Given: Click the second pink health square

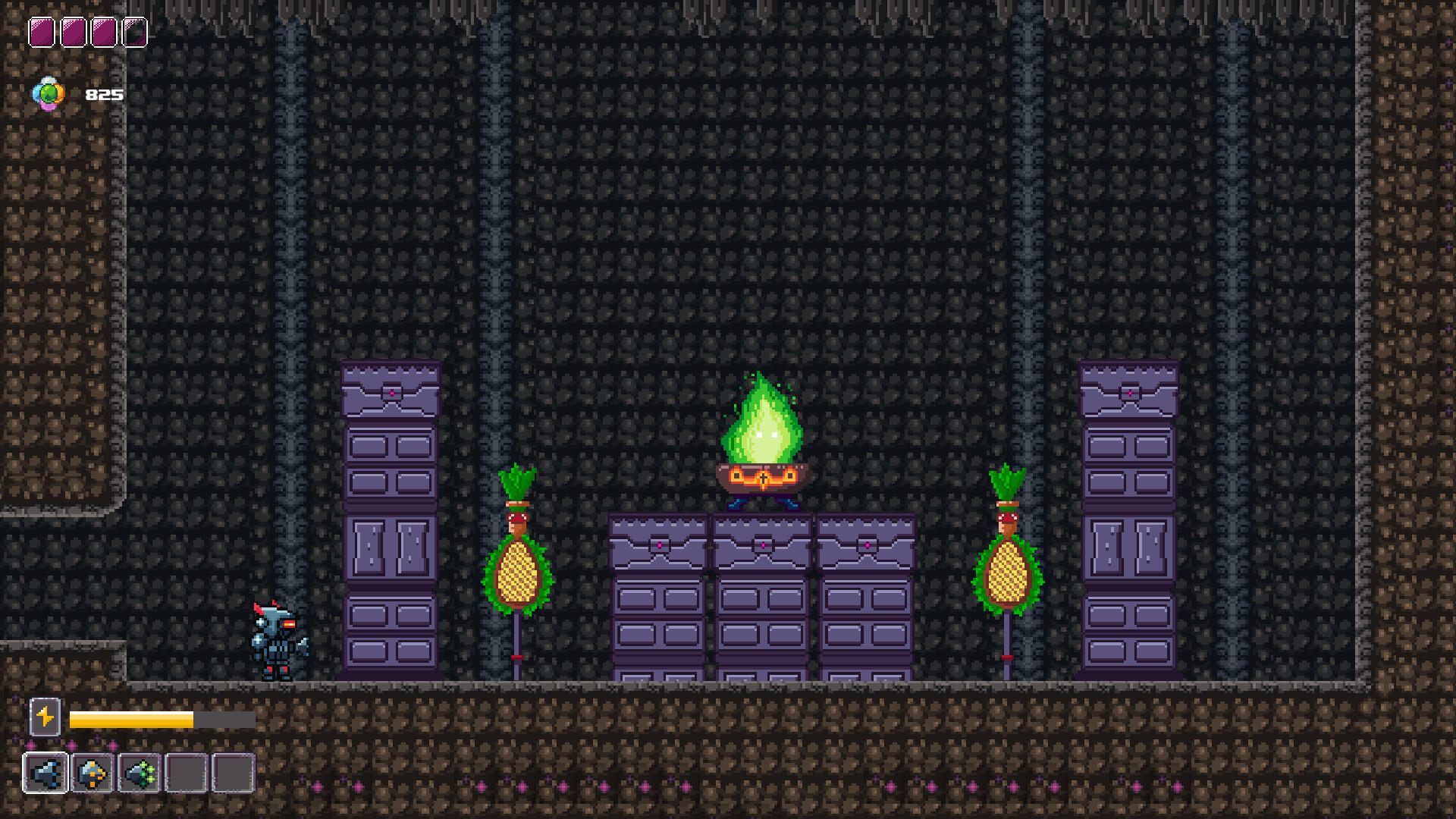Looking at the screenshot, I should 73,30.
